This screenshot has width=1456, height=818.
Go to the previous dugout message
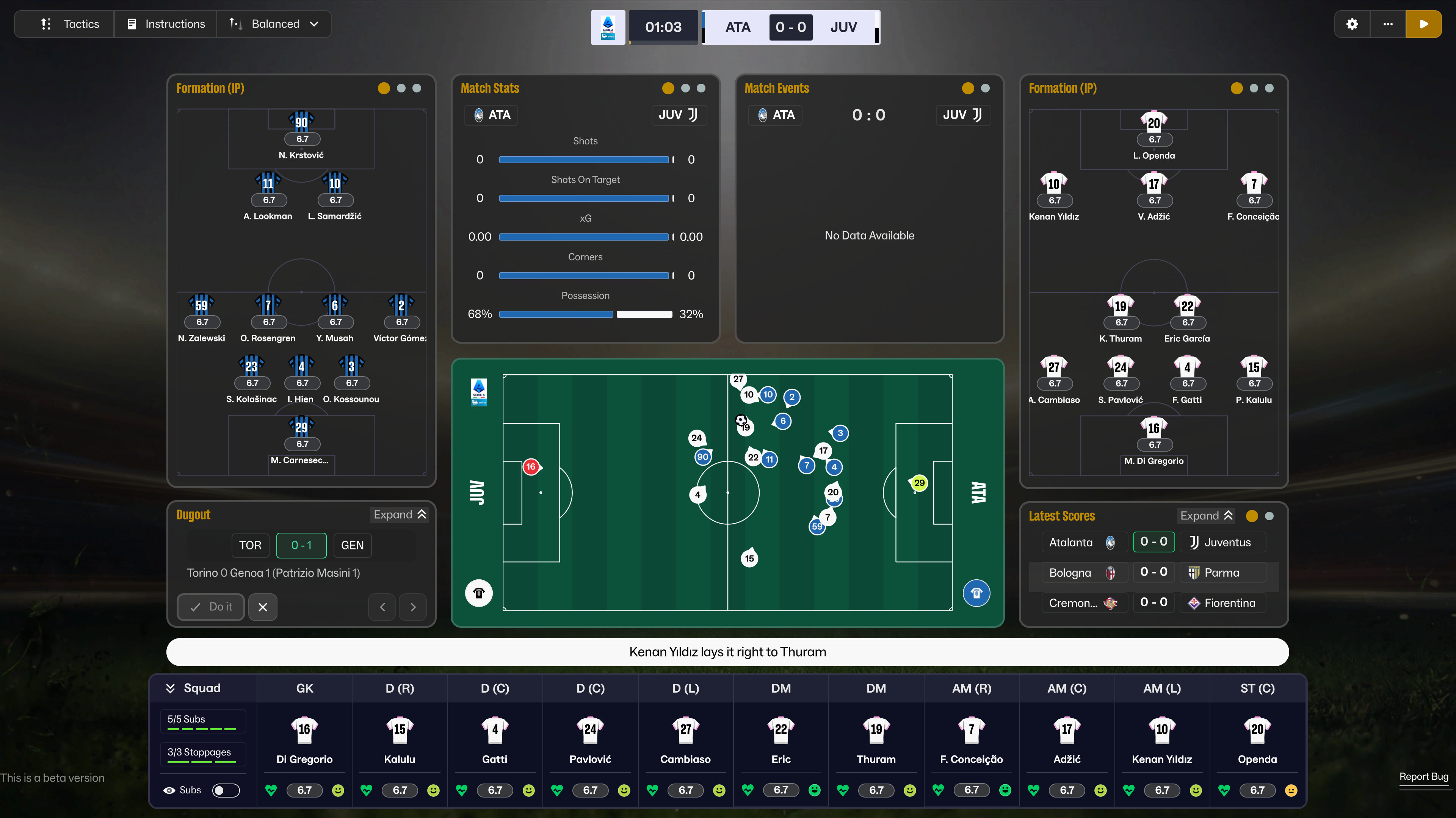tap(382, 607)
